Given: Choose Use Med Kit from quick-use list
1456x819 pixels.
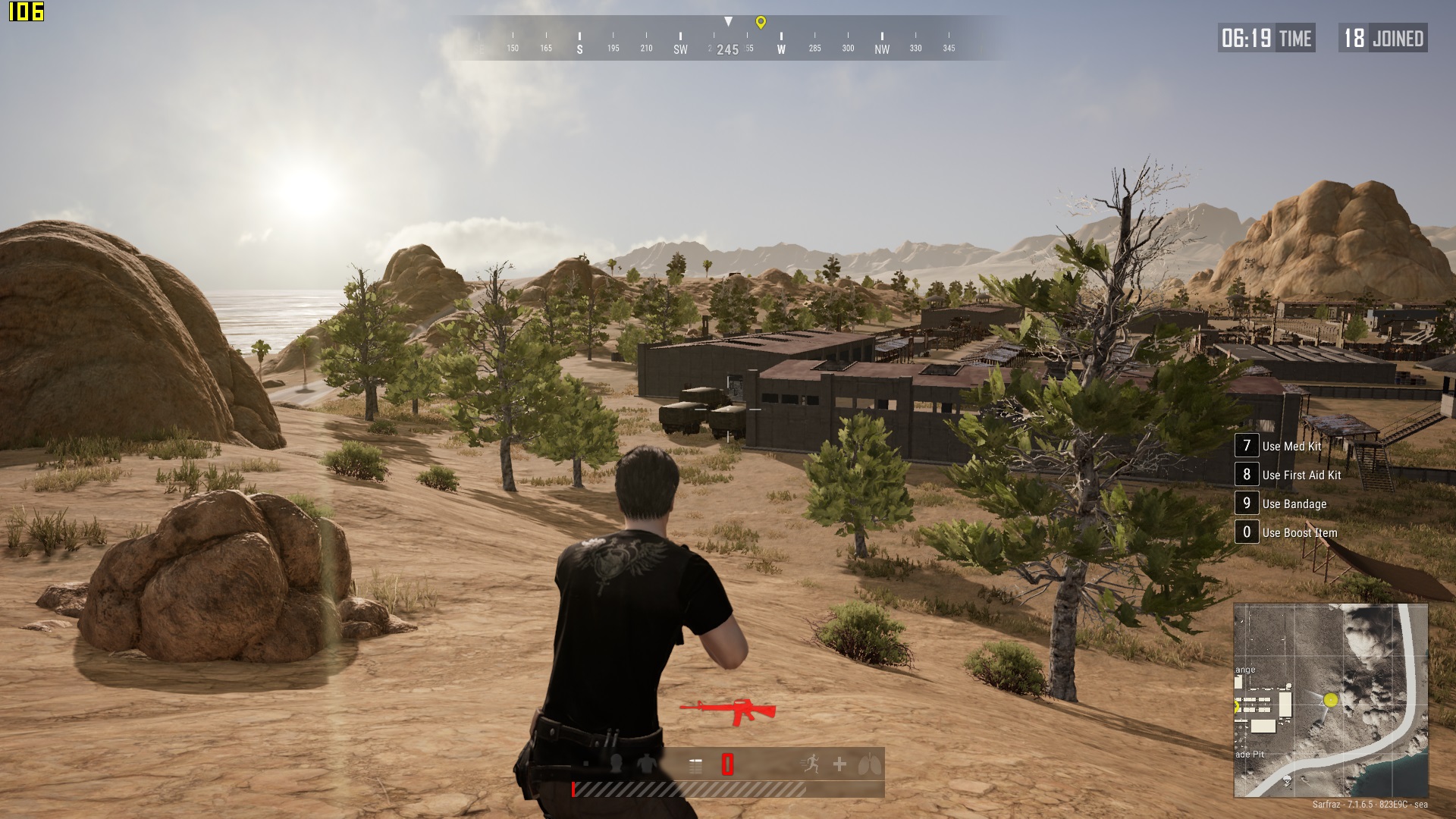Looking at the screenshot, I should 1291,447.
